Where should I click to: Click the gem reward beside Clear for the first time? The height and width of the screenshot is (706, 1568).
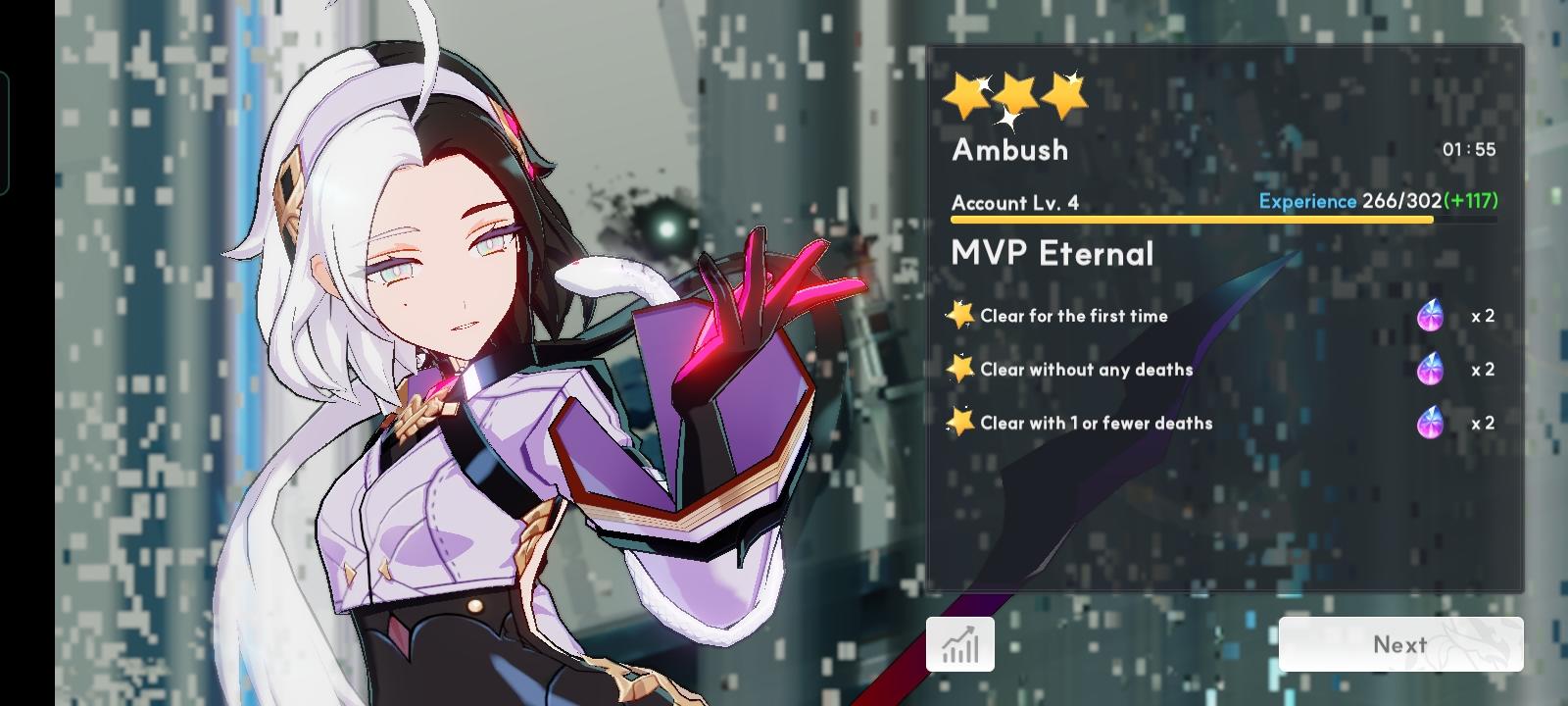pyautogui.click(x=1432, y=316)
